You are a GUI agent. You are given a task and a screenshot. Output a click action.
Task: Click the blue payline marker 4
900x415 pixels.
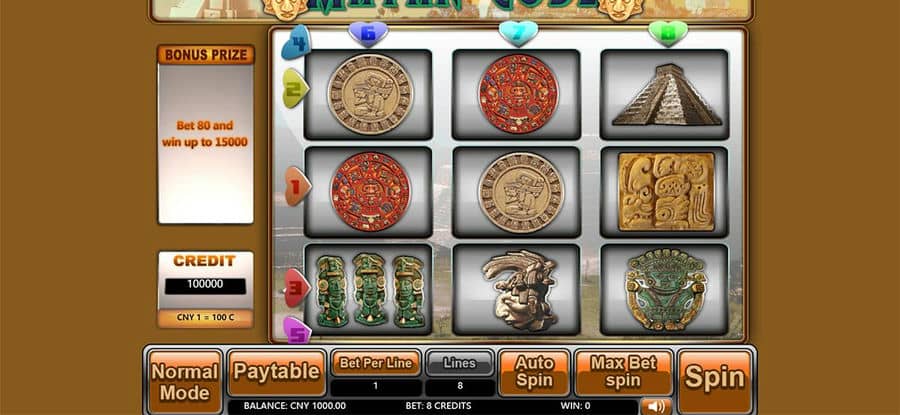click(295, 42)
